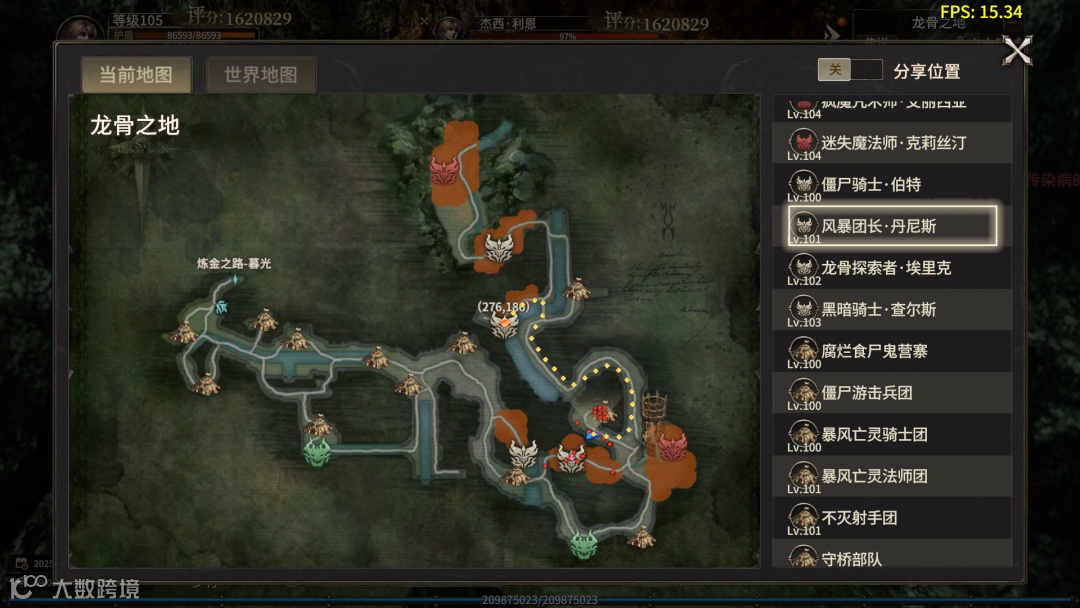1080x608 pixels.
Task: Select 迷失魔法师·克莉丝汀 in the list
Action: 893,143
